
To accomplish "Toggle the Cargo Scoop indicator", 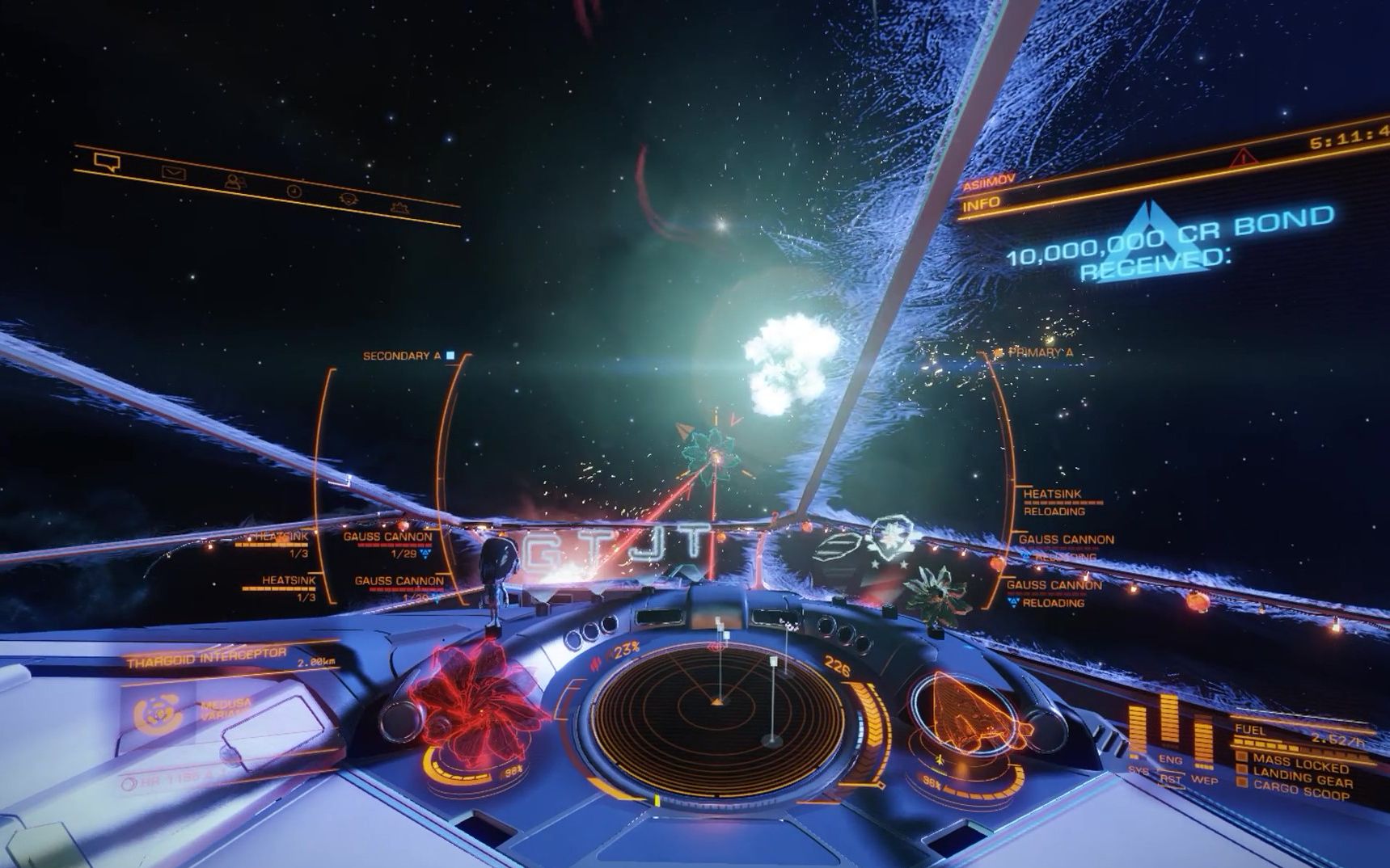I will [1299, 793].
